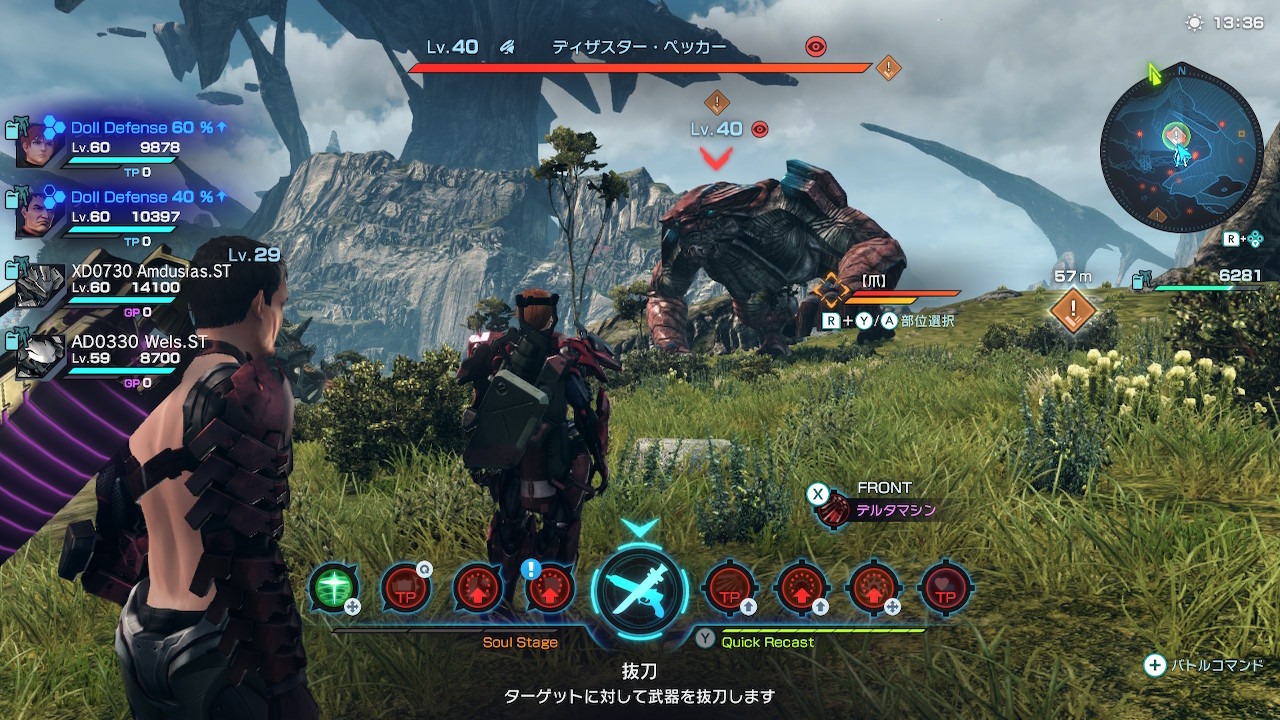Viewport: 1280px width, 720px height.
Task: Choose the TP art with up-arrow badge
Action: [729, 588]
